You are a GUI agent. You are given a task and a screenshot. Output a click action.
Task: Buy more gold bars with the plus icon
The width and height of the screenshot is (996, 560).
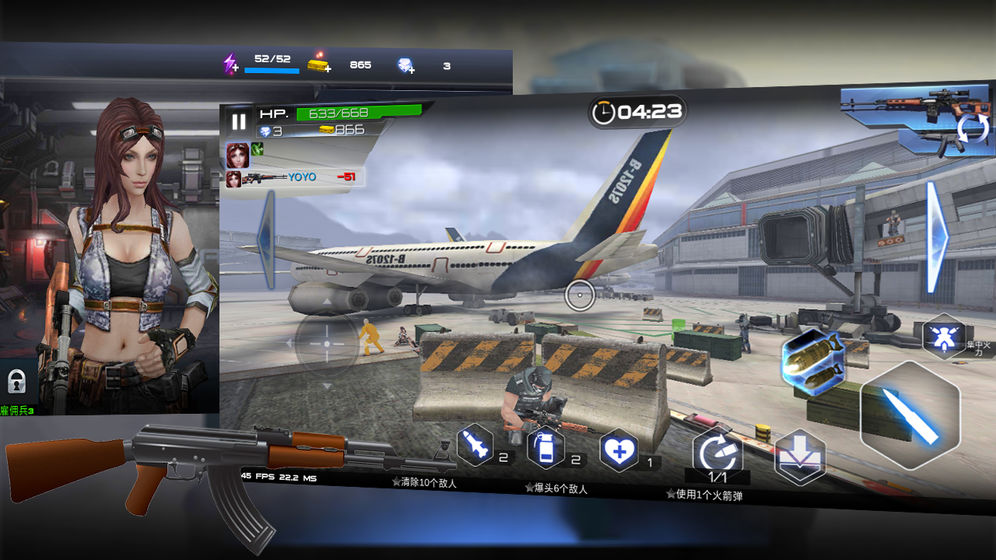[318, 65]
